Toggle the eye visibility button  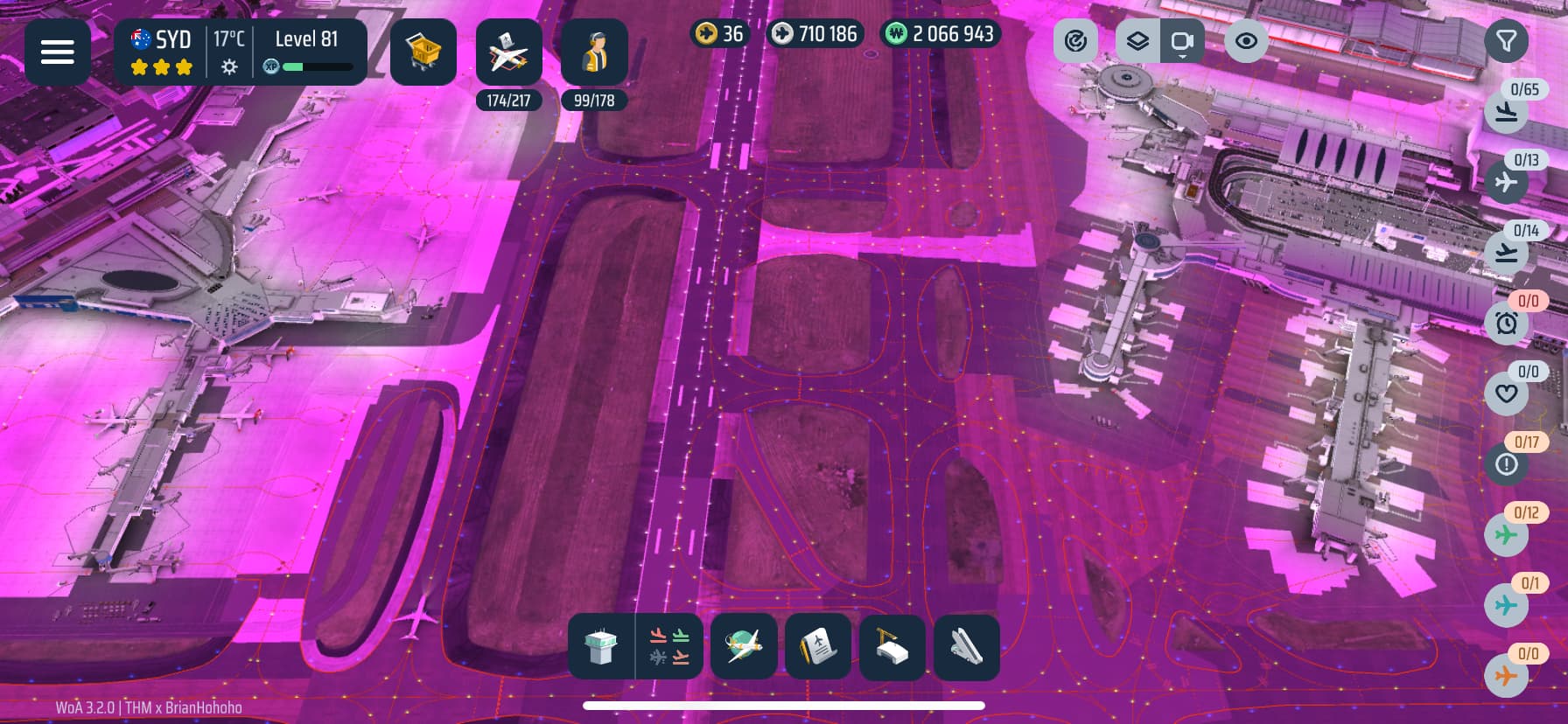(x=1246, y=41)
